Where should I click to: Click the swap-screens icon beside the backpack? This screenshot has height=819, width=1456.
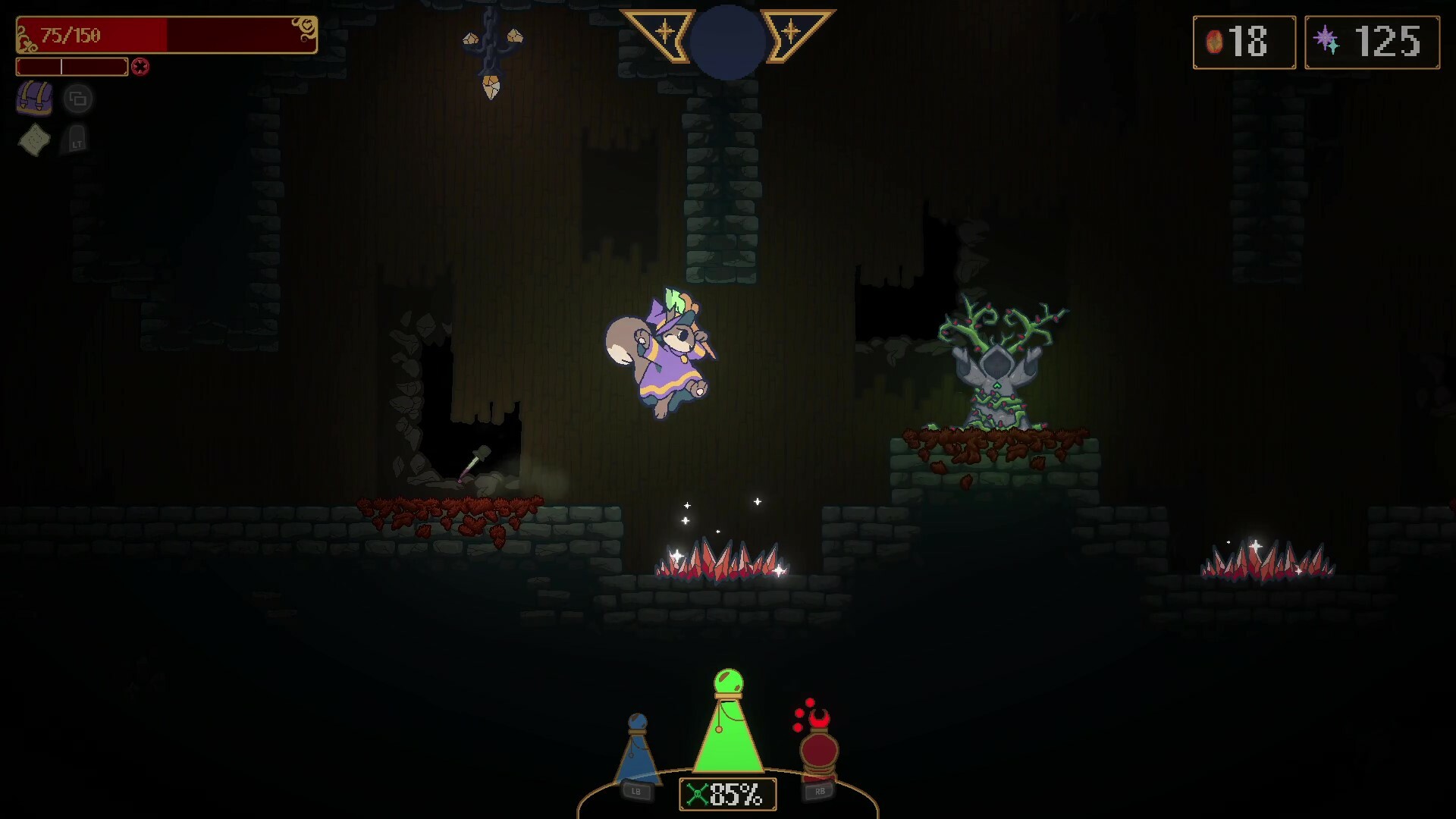(78, 99)
